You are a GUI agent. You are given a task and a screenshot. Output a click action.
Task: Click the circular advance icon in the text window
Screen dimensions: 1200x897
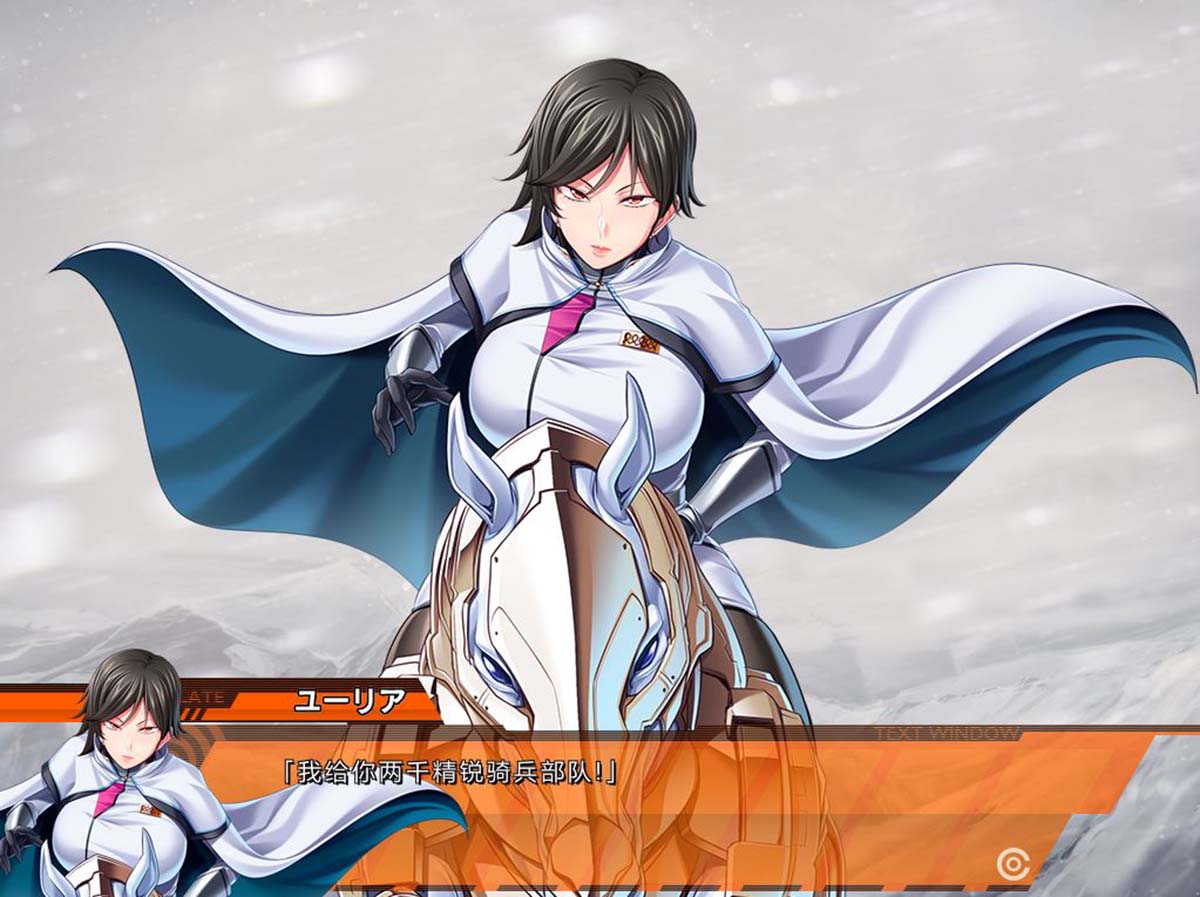1013,864
